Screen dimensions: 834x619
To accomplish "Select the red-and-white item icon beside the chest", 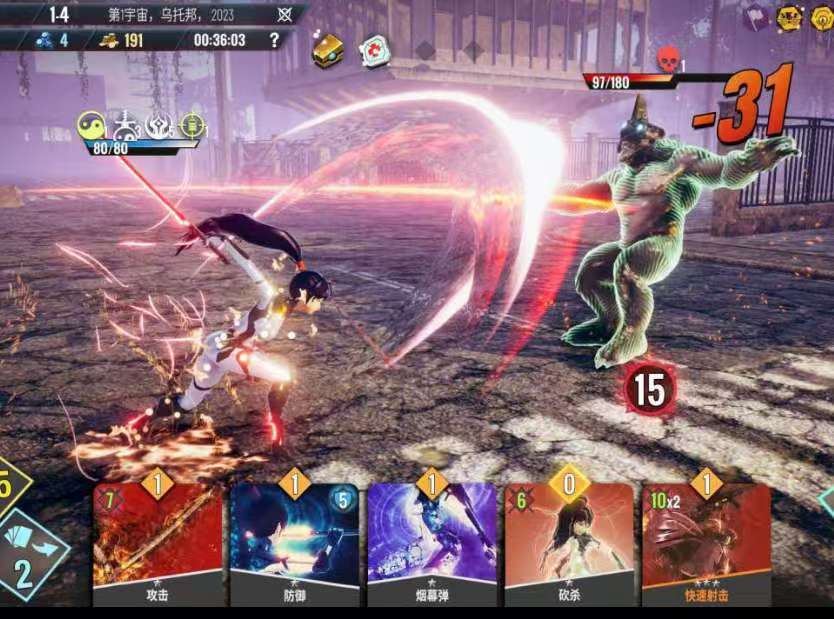I will coord(376,51).
